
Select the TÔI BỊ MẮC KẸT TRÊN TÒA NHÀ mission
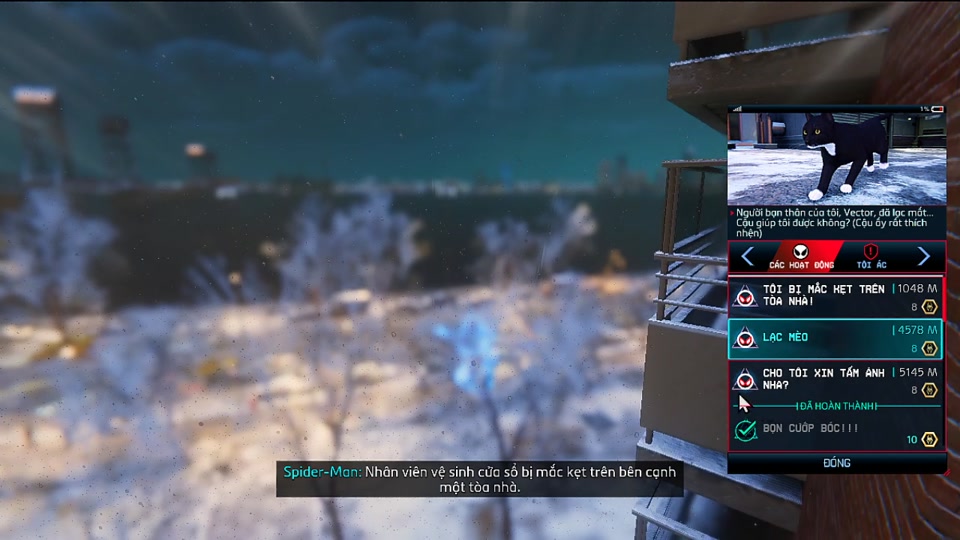836,297
